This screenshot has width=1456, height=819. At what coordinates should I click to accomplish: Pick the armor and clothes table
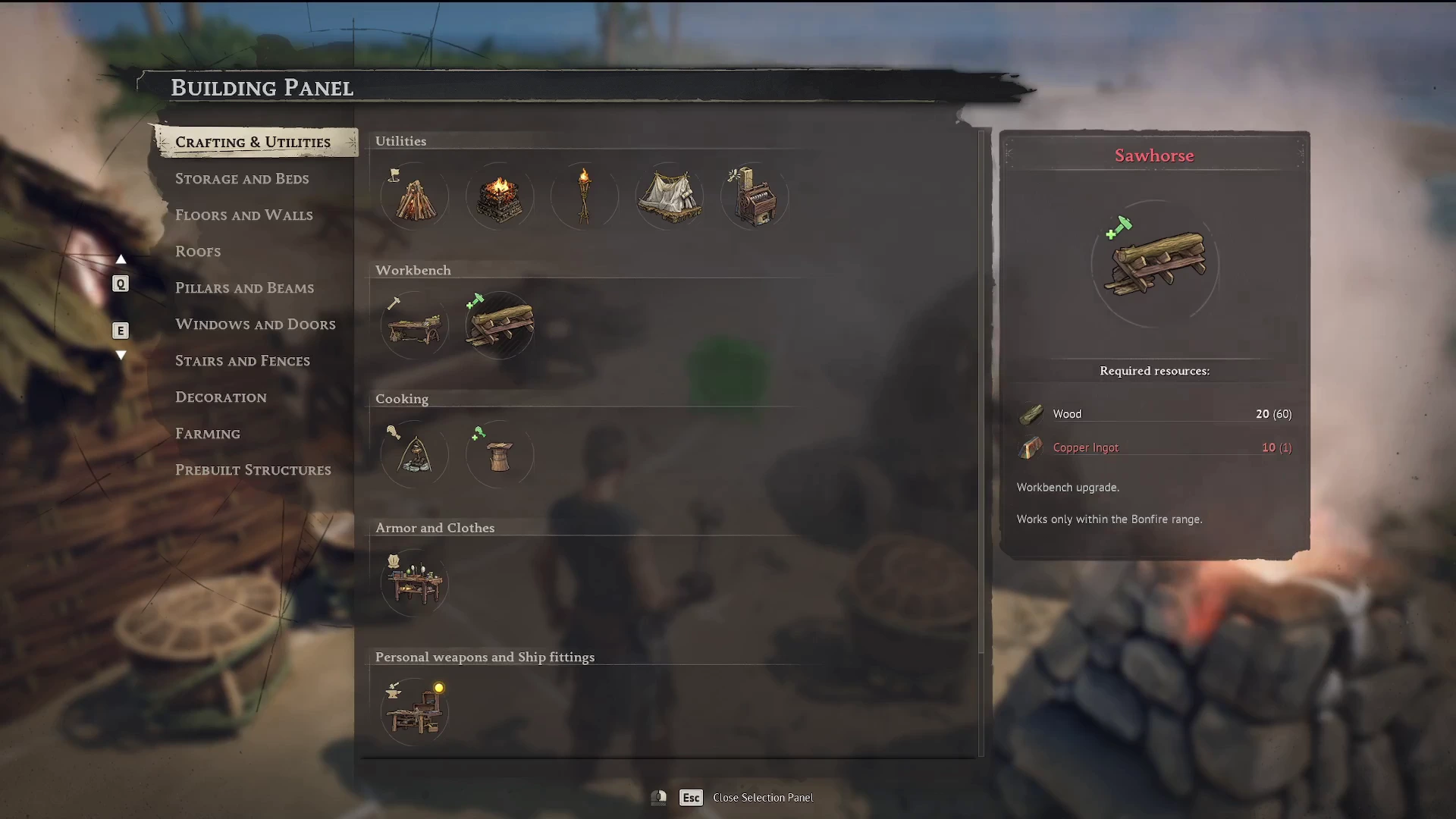pyautogui.click(x=414, y=584)
